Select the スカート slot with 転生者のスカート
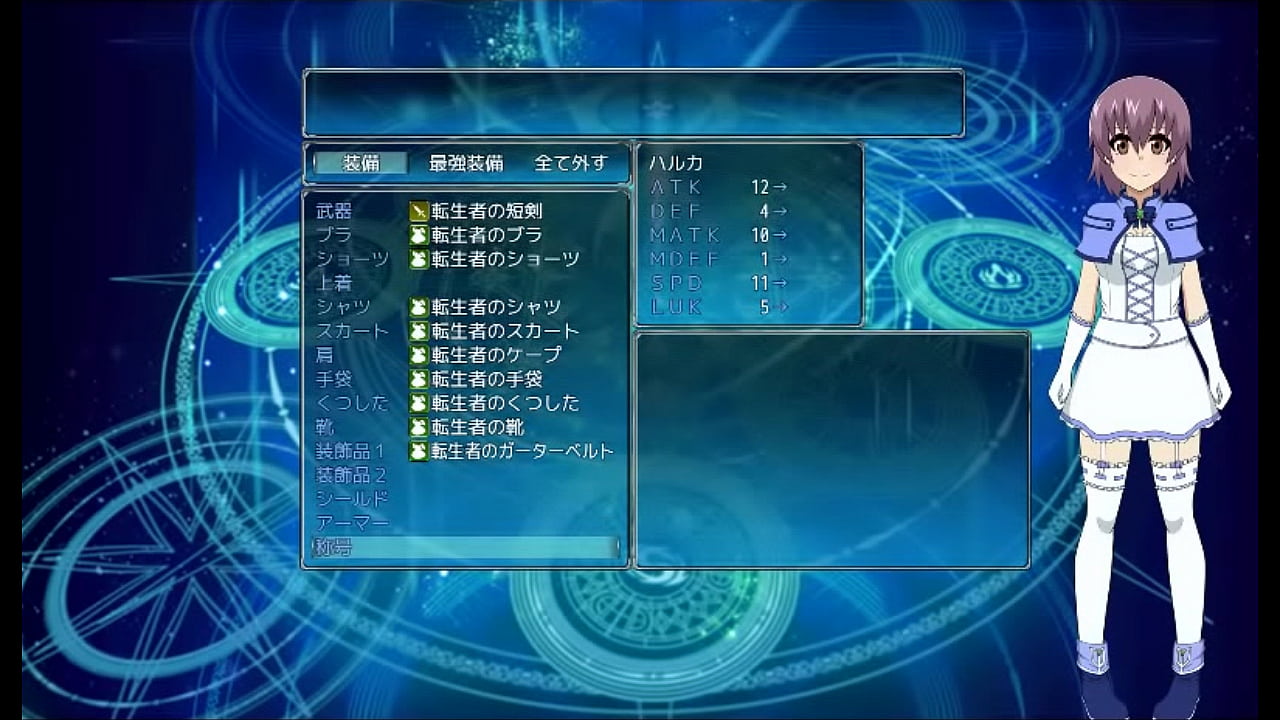Viewport: 1280px width, 720px height. (x=465, y=331)
